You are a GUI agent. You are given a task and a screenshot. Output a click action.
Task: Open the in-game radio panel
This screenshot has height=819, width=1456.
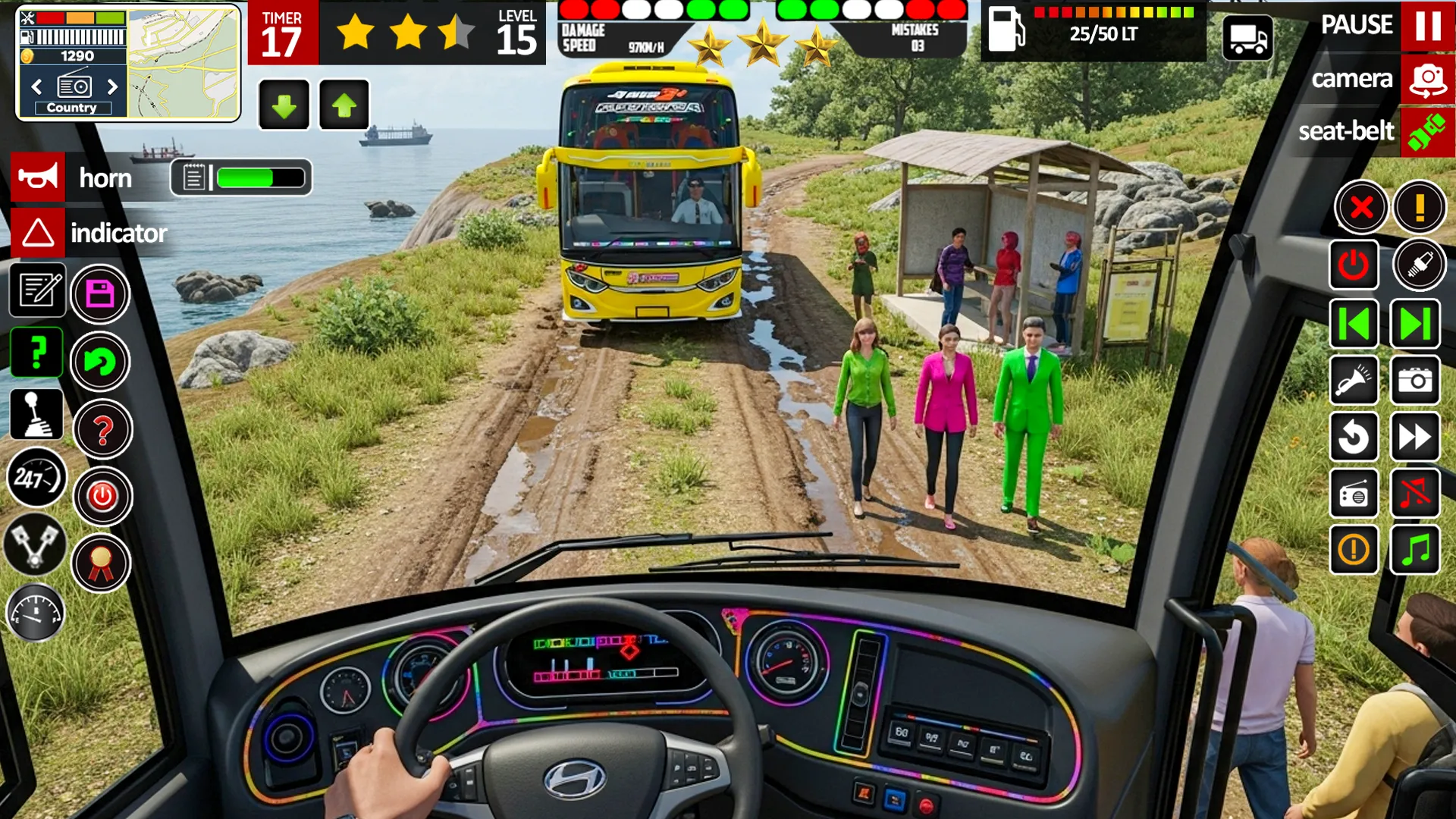pyautogui.click(x=1354, y=495)
